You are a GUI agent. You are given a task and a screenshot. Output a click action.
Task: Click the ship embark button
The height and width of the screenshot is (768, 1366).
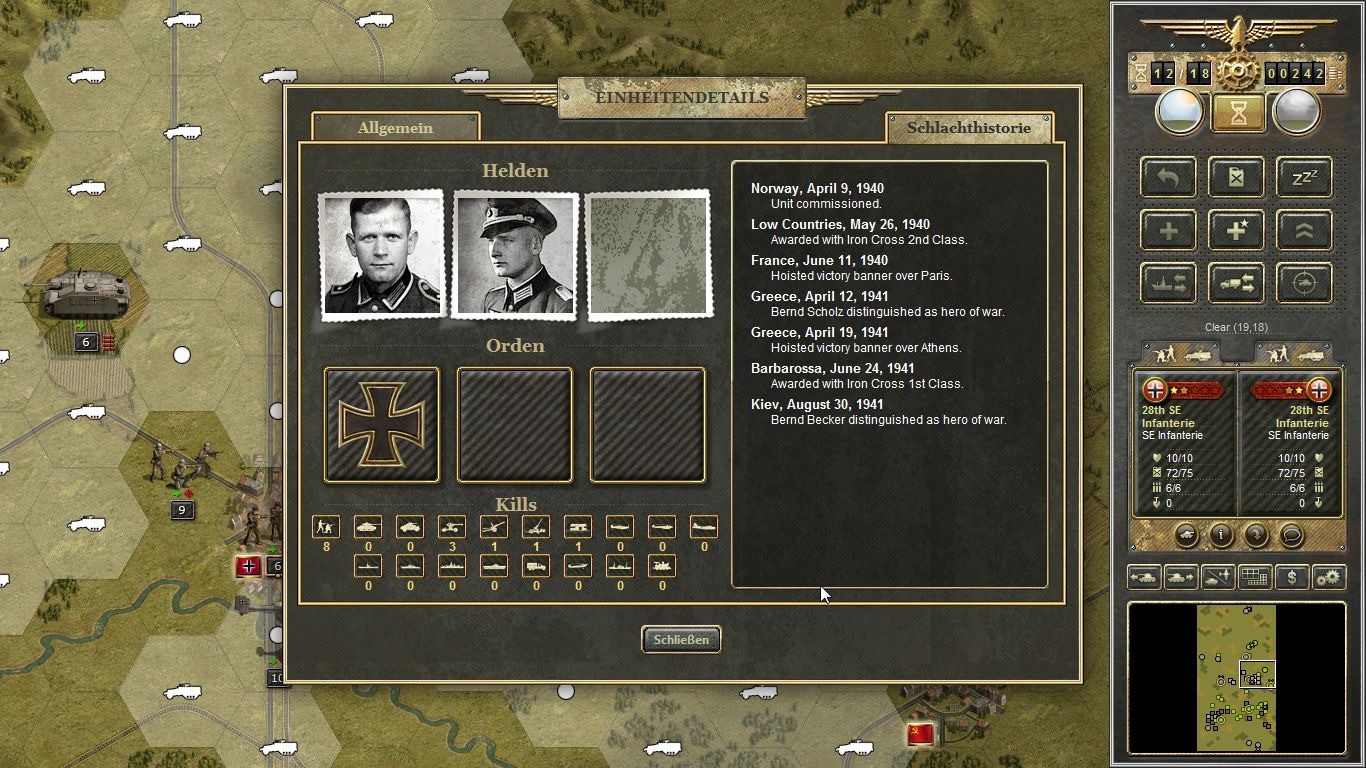(x=1168, y=284)
